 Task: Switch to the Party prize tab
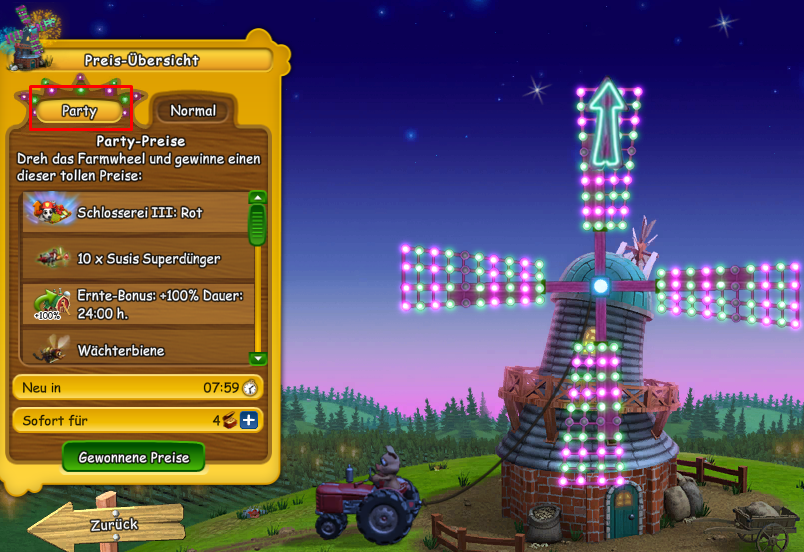79,110
